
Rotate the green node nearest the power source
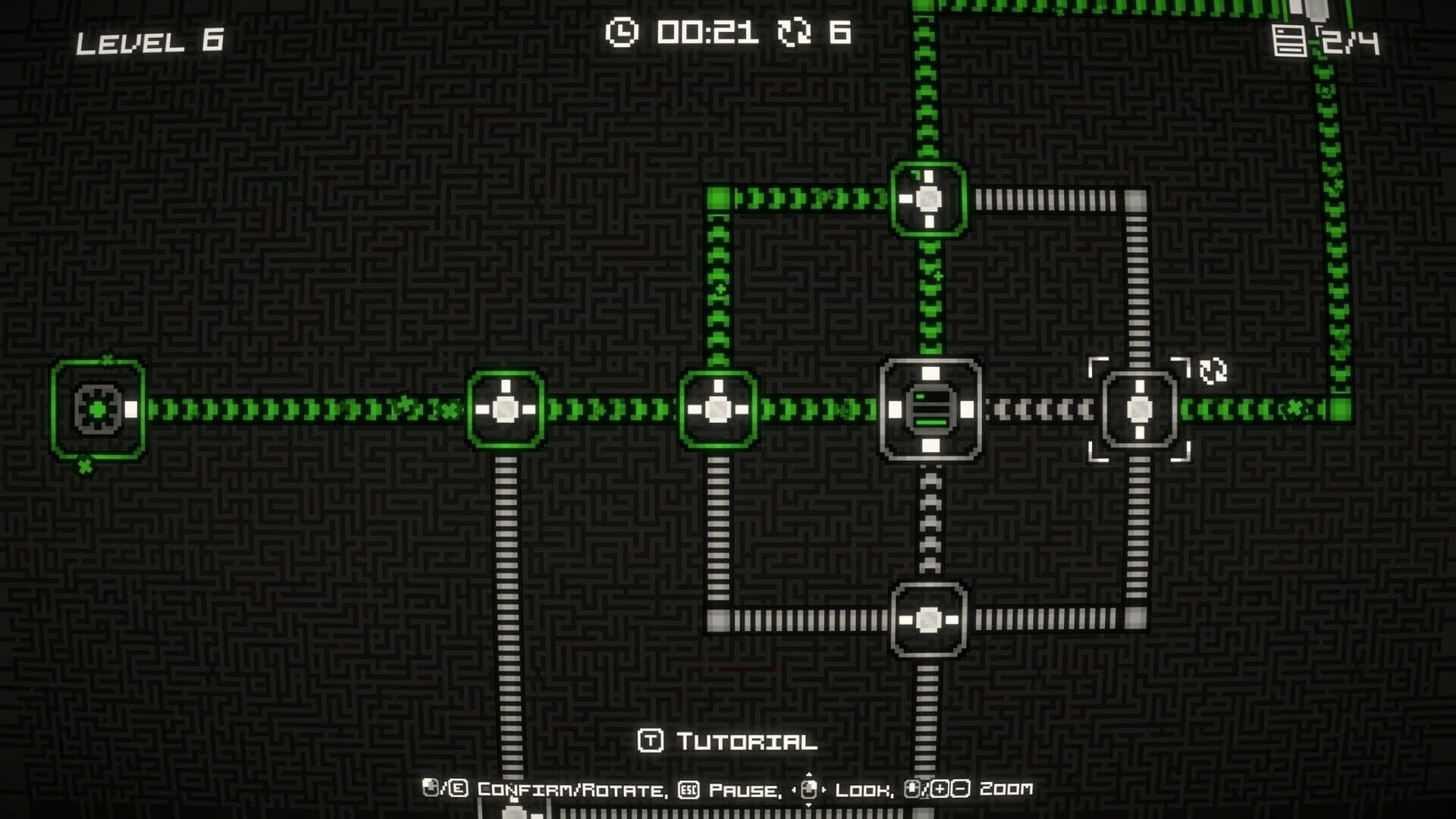[x=506, y=409]
